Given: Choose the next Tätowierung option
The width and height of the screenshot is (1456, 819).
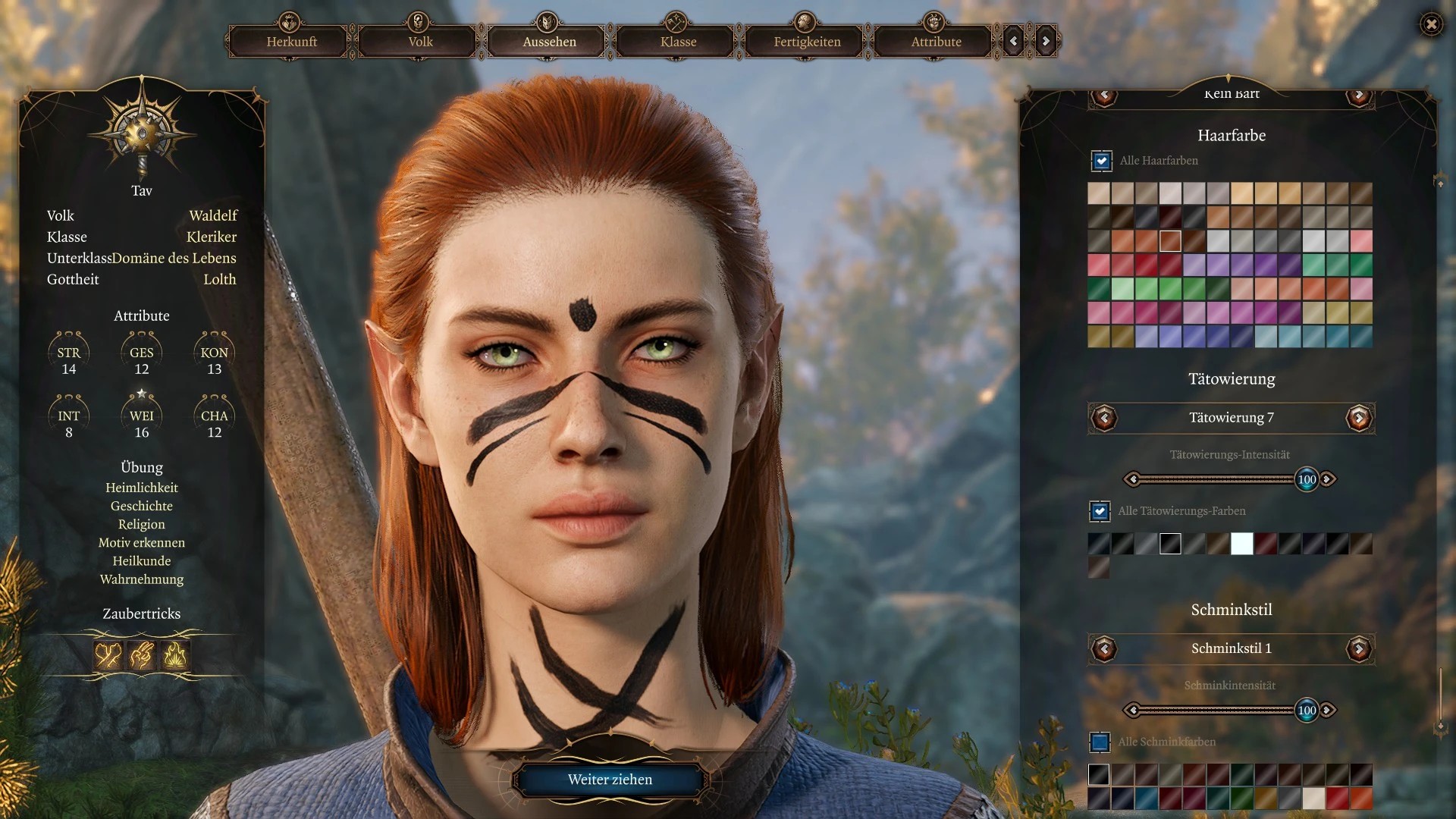Looking at the screenshot, I should [x=1358, y=418].
